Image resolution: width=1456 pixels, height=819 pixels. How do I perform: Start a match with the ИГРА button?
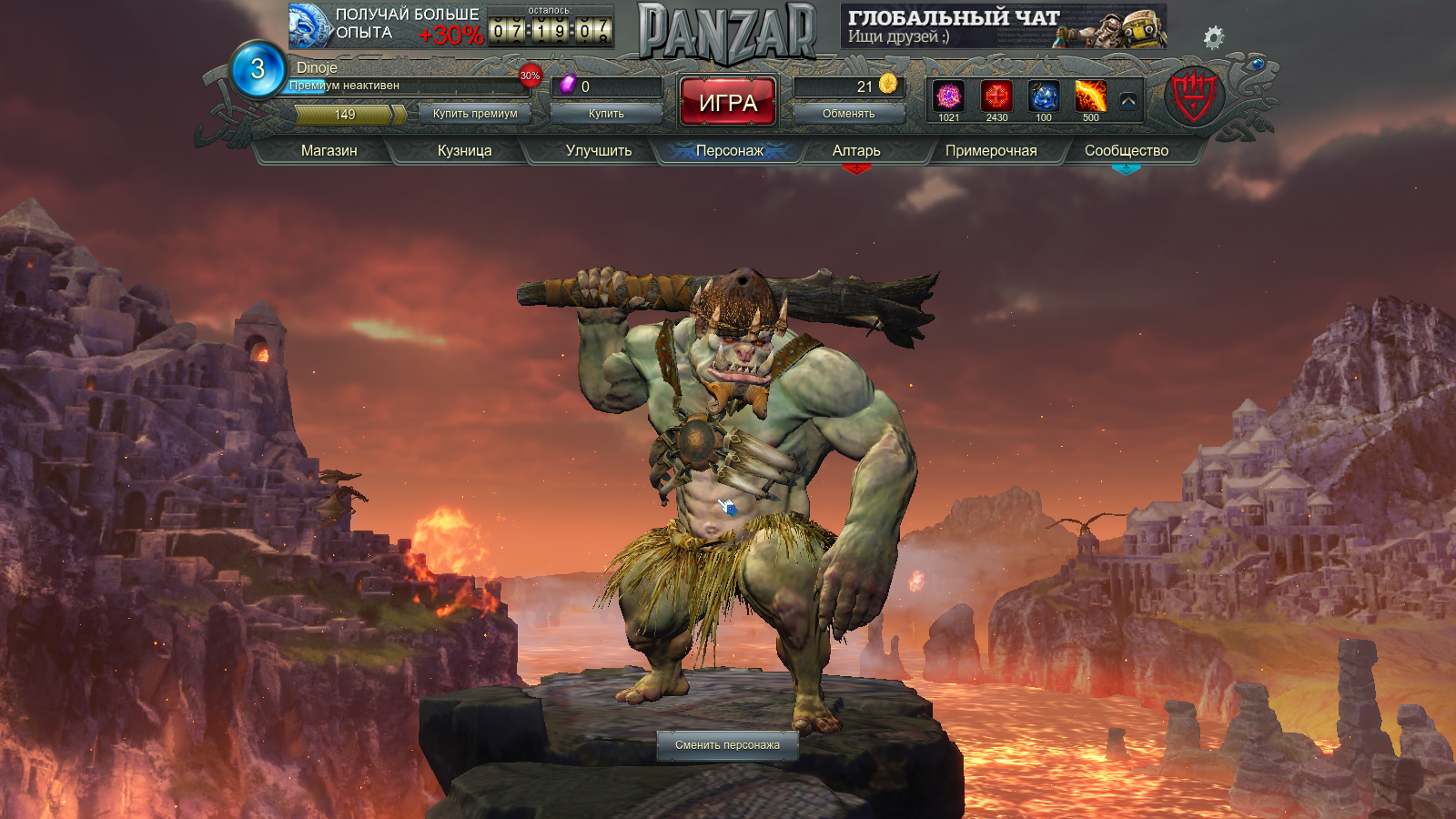pos(728,102)
